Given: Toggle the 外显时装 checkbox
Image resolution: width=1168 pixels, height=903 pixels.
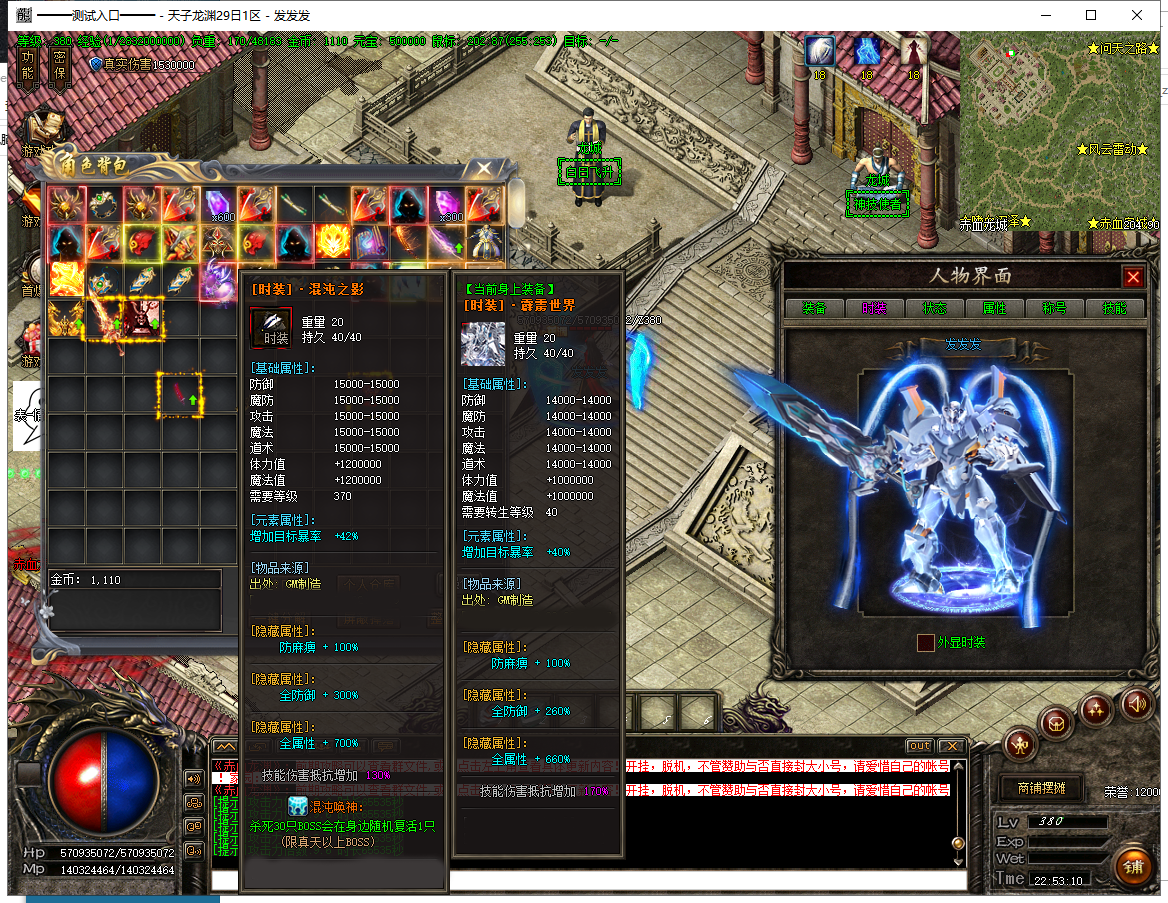Looking at the screenshot, I should click(926, 642).
